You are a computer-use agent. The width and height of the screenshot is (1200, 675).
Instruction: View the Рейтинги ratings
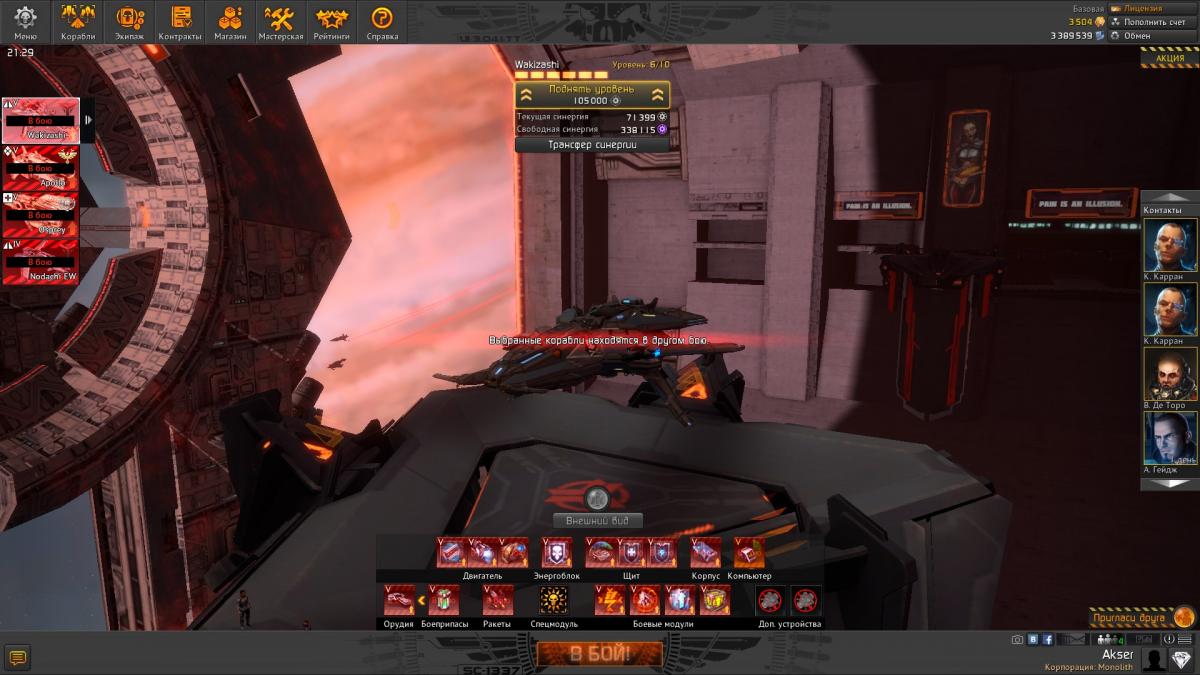(x=331, y=22)
